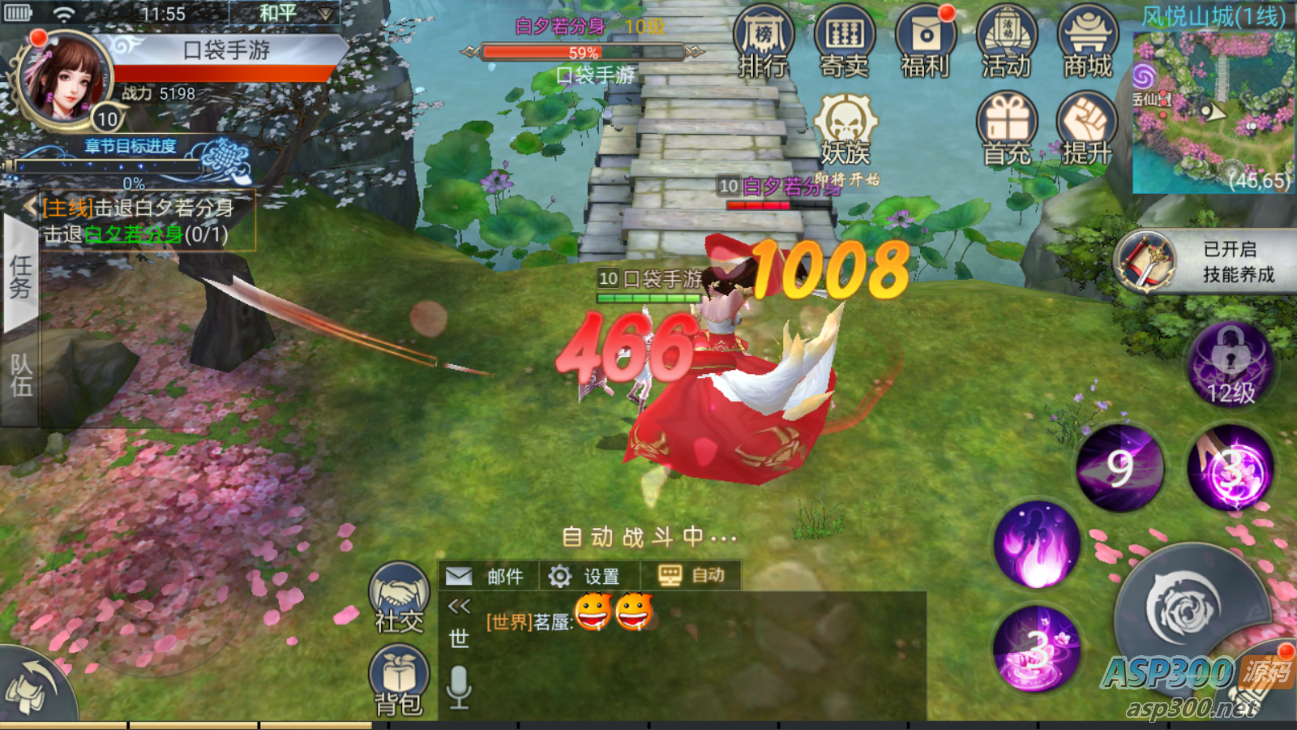Viewport: 1297px width, 730px height.
Task: Open the 技能养成 skill training notice
Action: tap(1205, 262)
